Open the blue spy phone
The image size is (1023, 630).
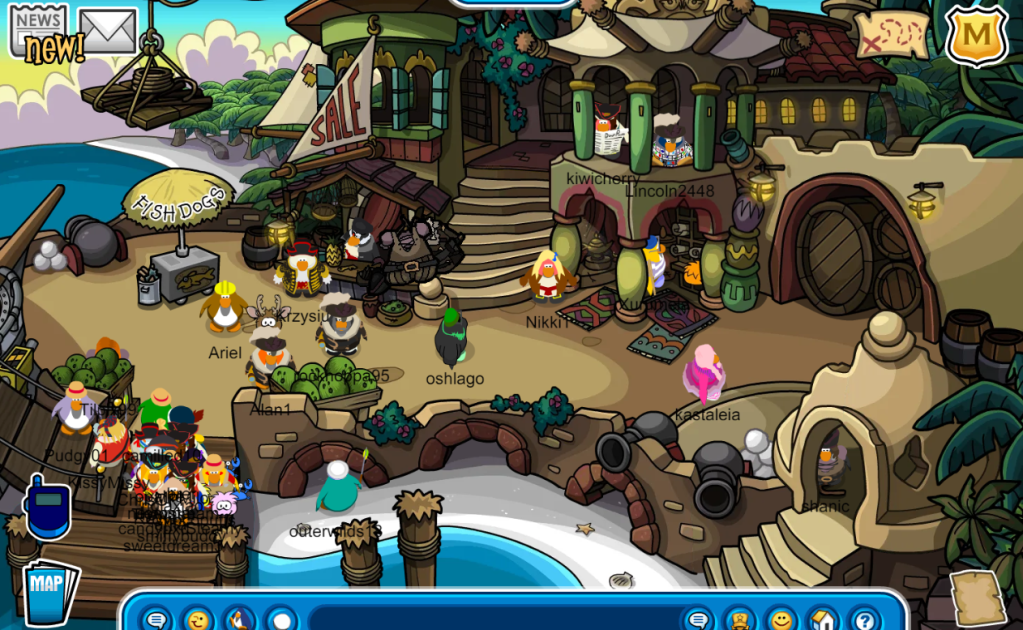(x=47, y=508)
